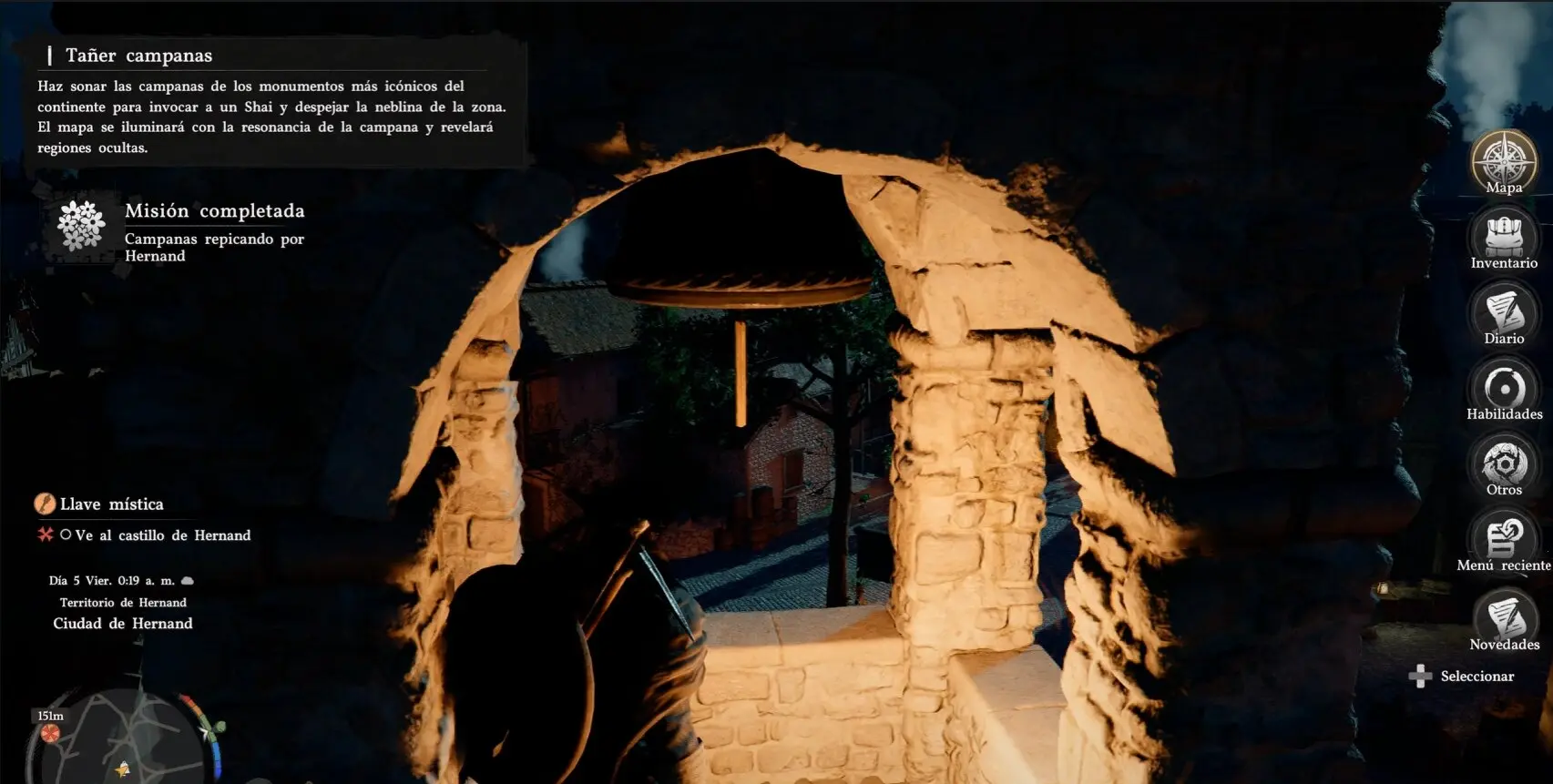Open Menú reciente
The height and width of the screenshot is (784, 1553).
[x=1504, y=538]
